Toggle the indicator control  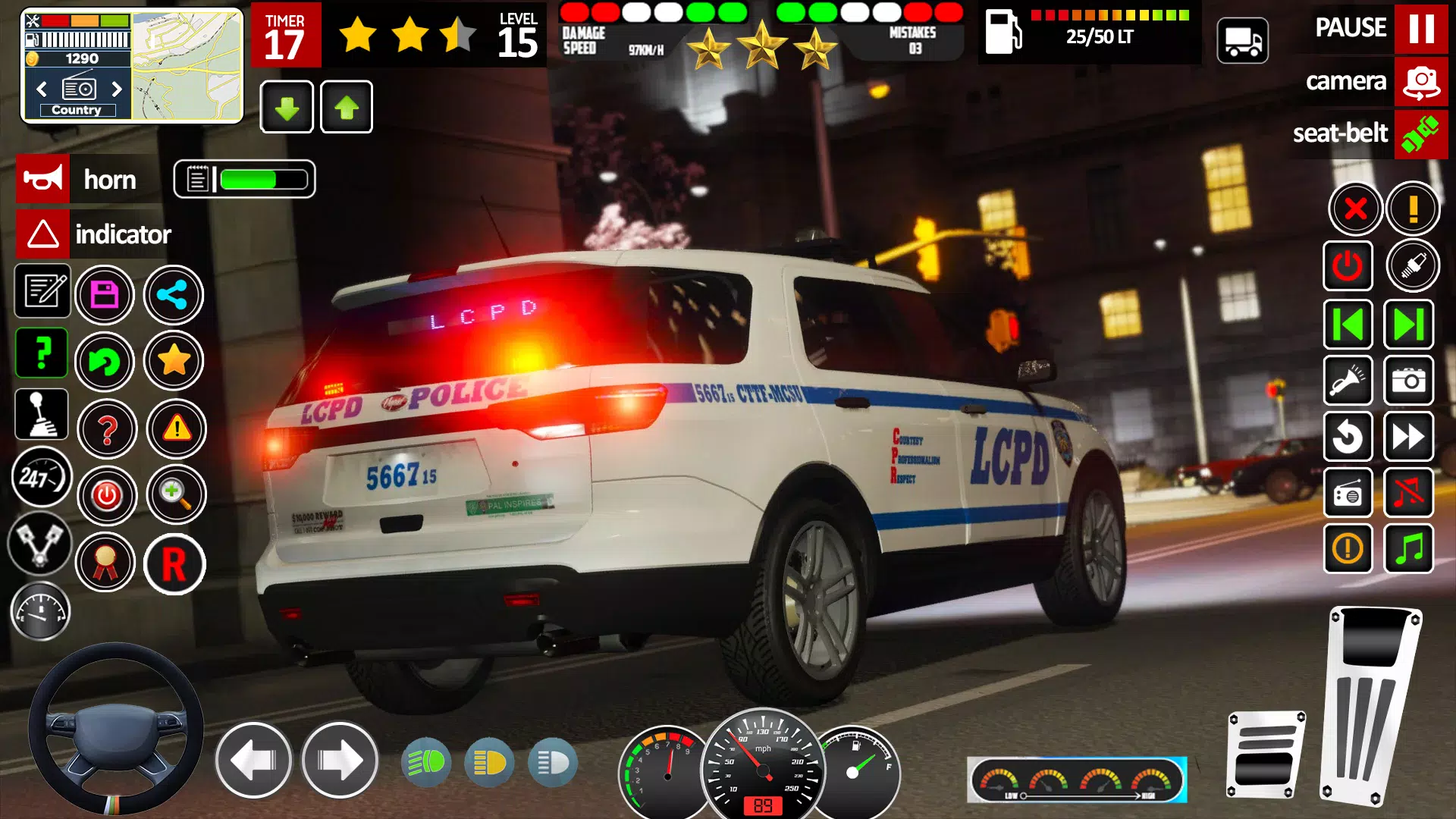coord(42,234)
